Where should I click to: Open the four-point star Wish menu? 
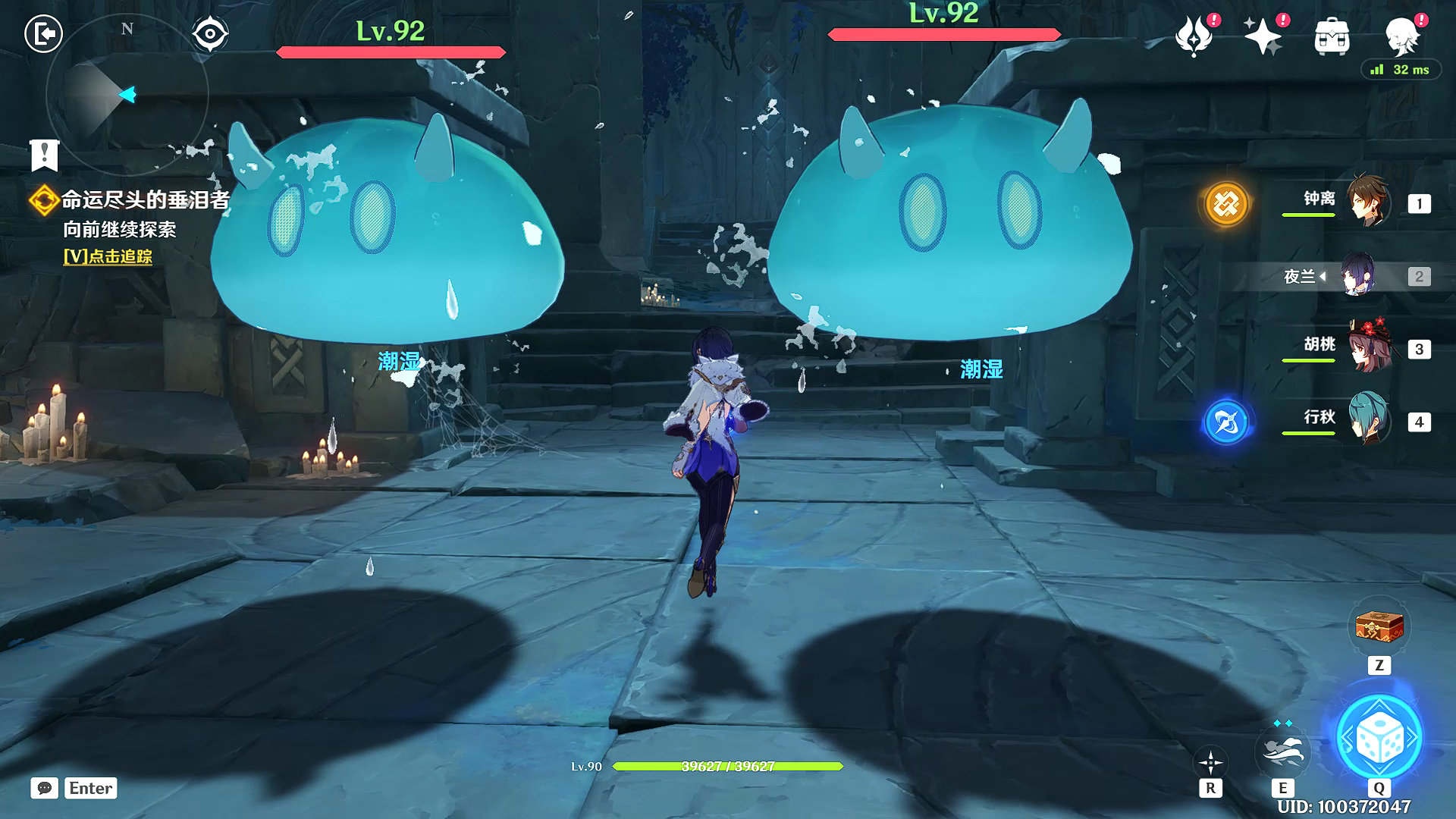(x=1262, y=36)
